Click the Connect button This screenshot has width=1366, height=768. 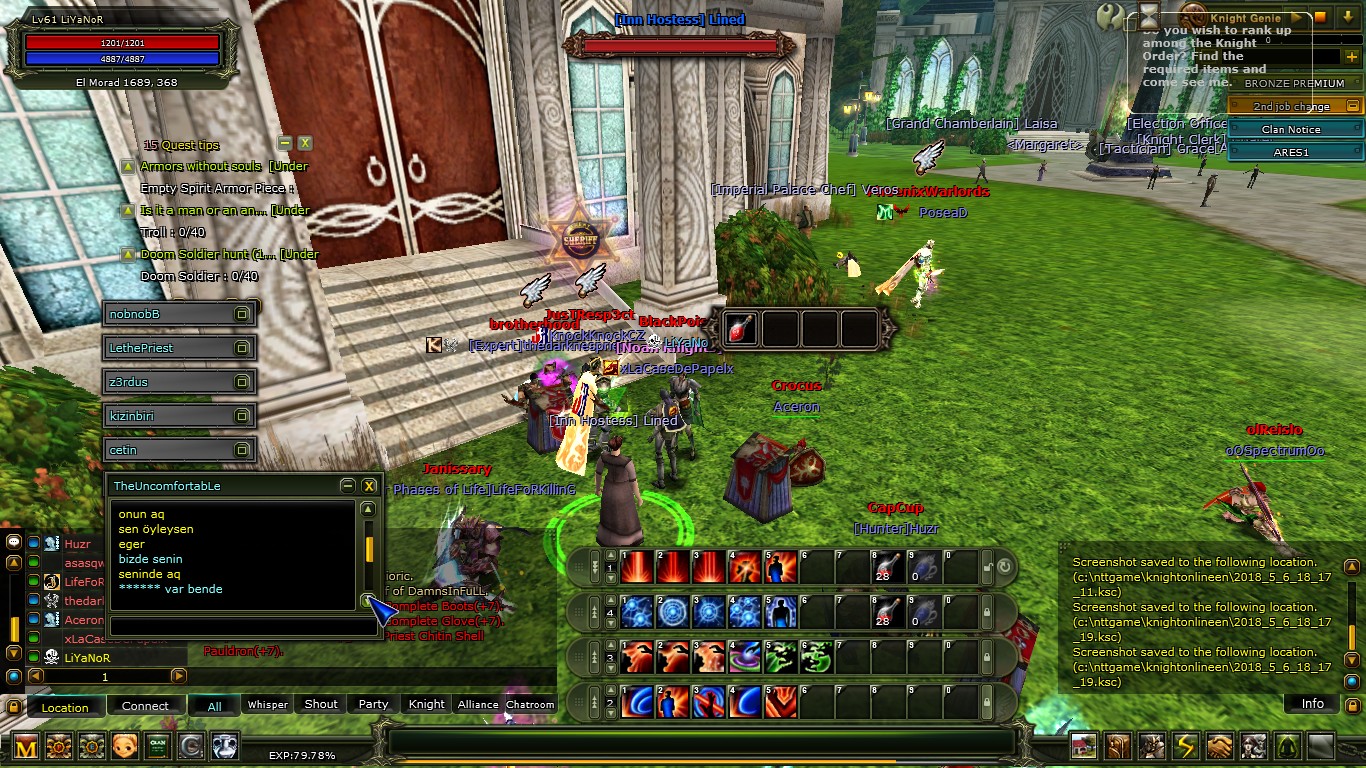tap(145, 706)
